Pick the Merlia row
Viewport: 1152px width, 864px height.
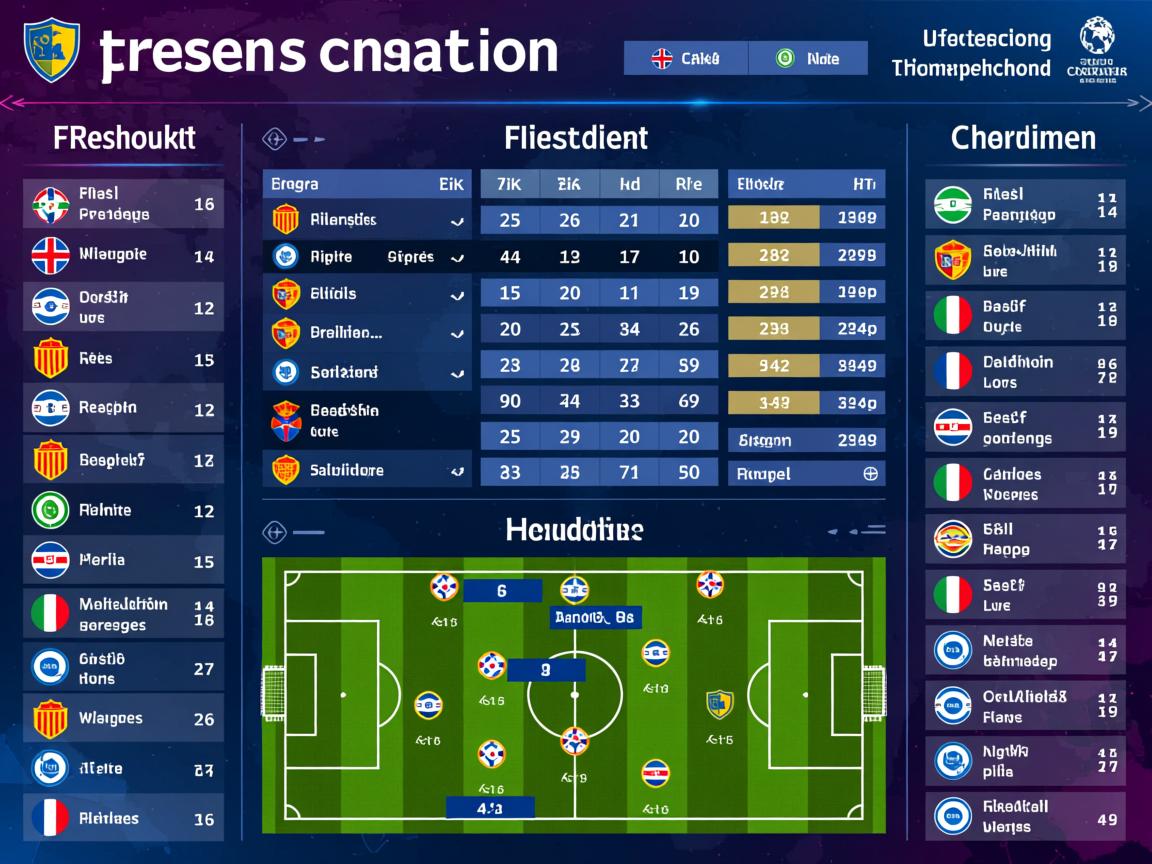point(123,560)
